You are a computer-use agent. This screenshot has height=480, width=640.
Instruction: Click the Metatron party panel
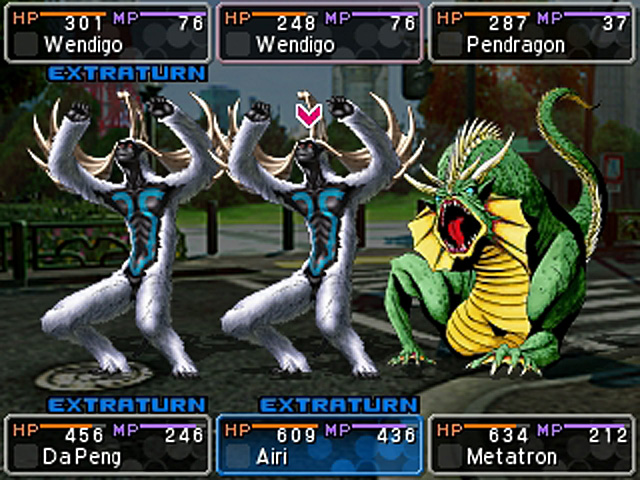coord(533,445)
